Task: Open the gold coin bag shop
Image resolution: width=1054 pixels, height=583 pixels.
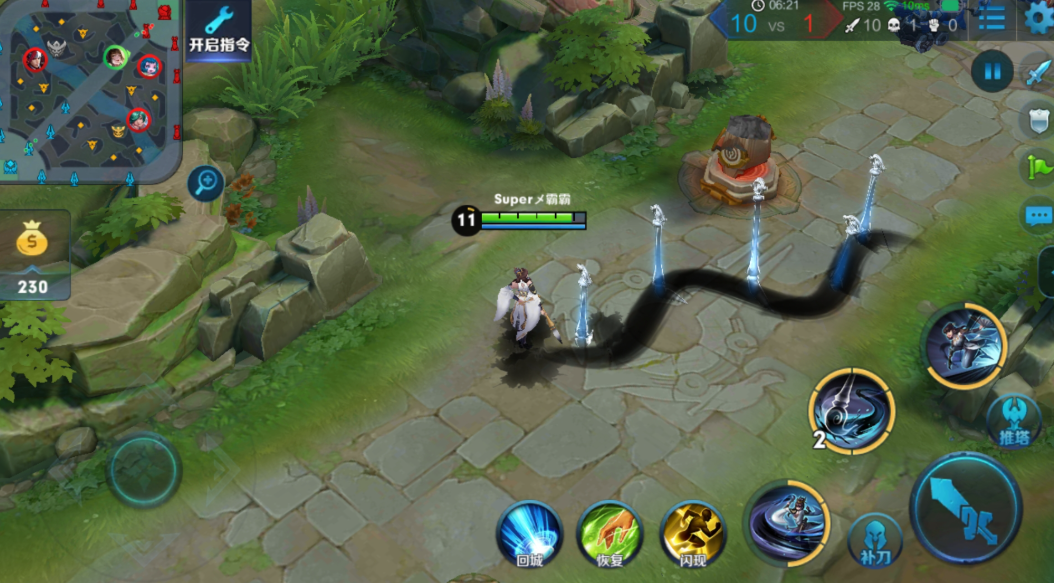Action: point(34,245)
